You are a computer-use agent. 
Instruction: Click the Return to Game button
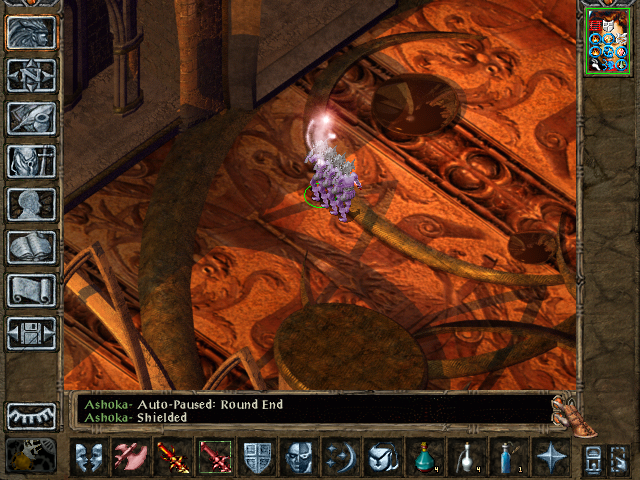click(31, 33)
